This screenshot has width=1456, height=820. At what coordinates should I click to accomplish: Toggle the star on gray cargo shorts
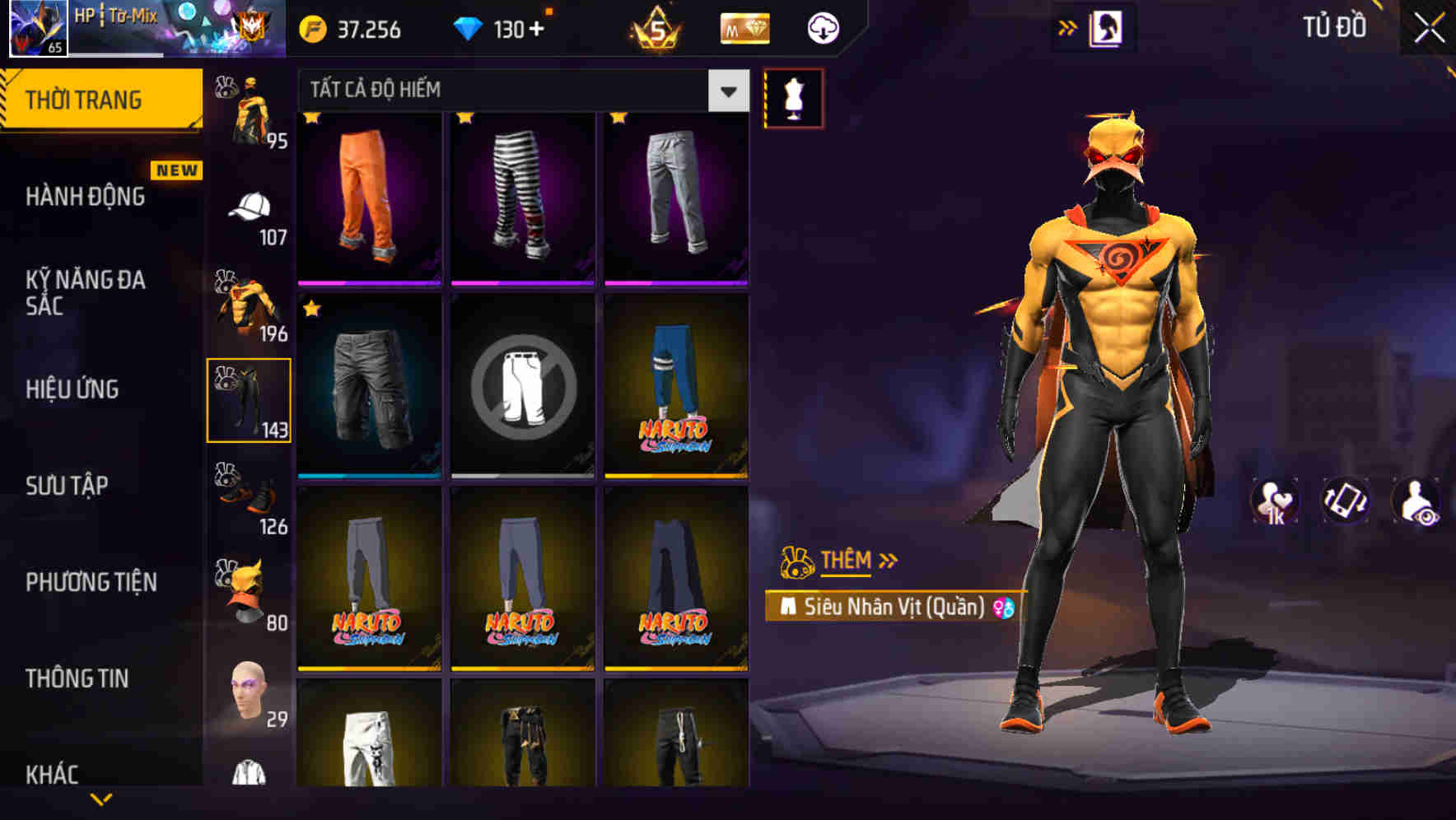(x=310, y=310)
